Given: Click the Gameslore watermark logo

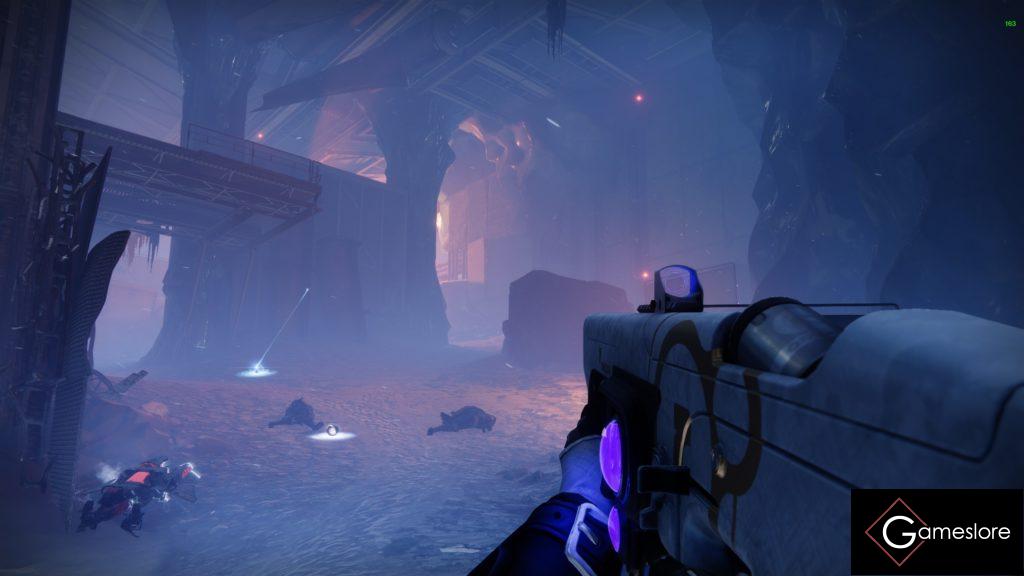Looking at the screenshot, I should click(937, 532).
